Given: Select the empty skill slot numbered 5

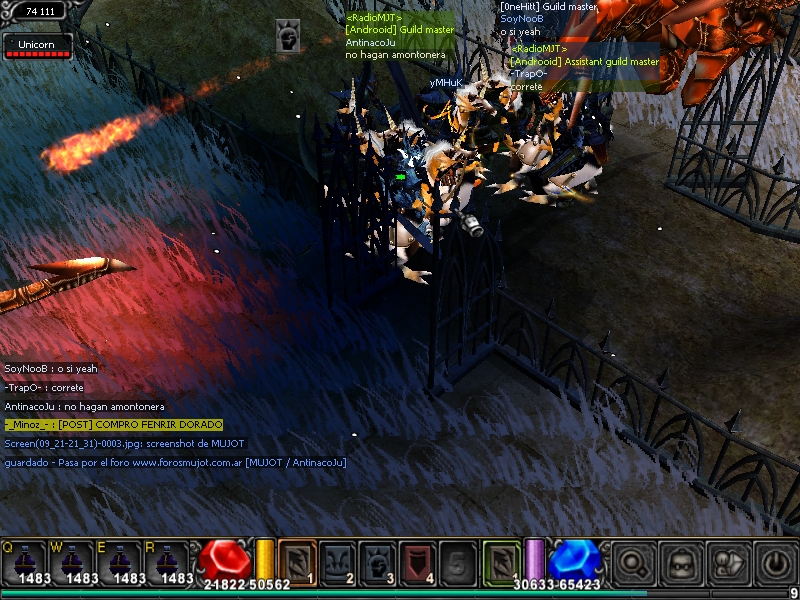Looking at the screenshot, I should point(457,561).
